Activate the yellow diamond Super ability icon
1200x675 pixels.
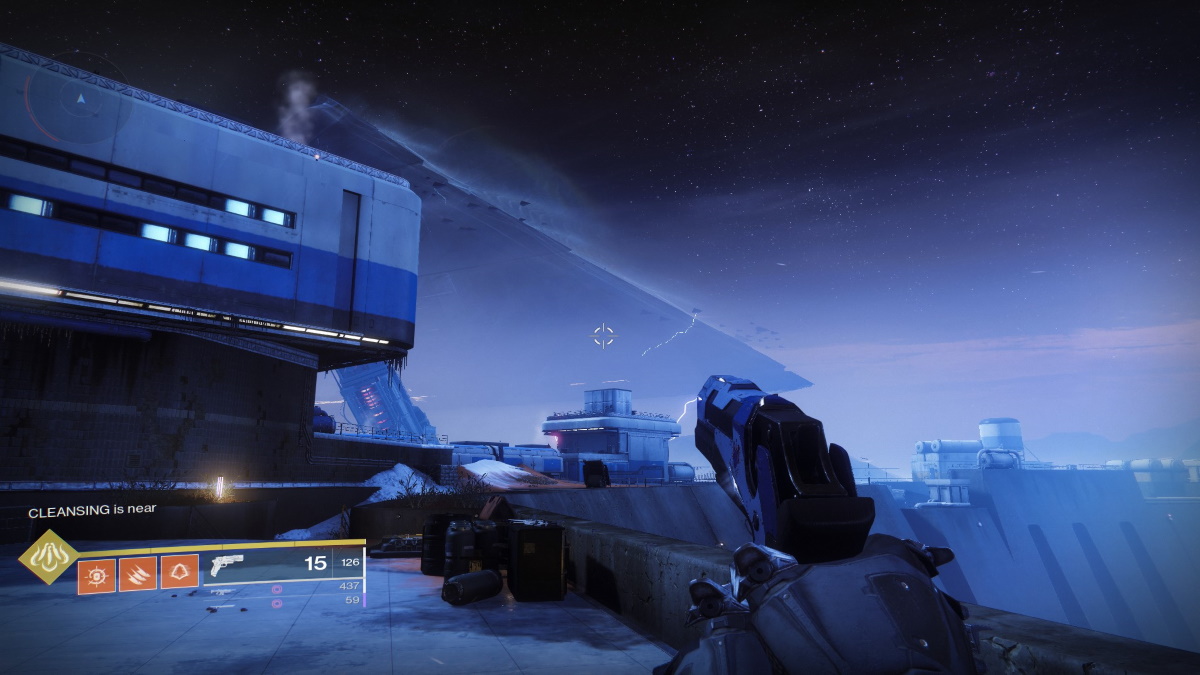pos(48,558)
